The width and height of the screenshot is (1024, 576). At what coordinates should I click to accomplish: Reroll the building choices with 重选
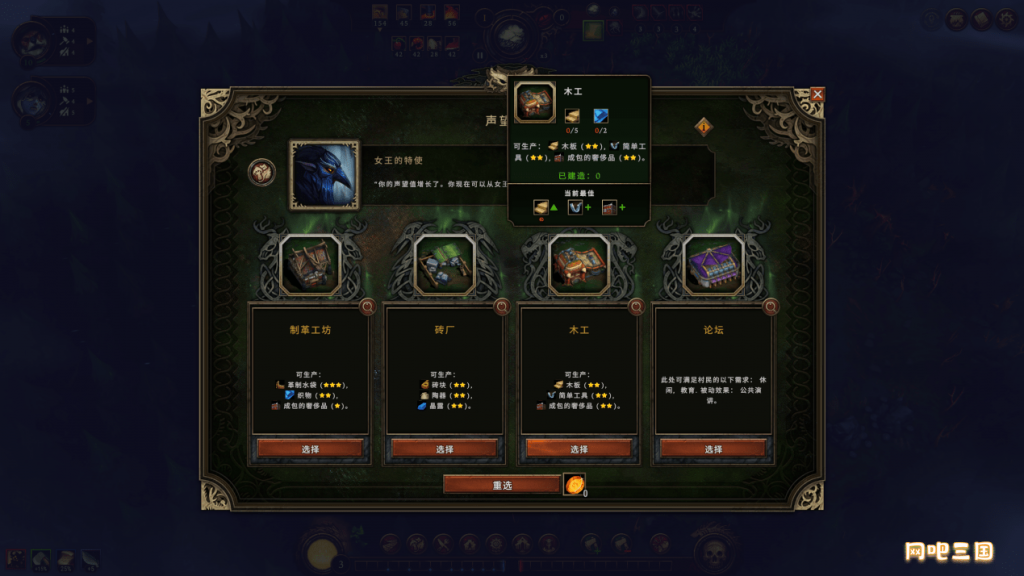tap(502, 485)
